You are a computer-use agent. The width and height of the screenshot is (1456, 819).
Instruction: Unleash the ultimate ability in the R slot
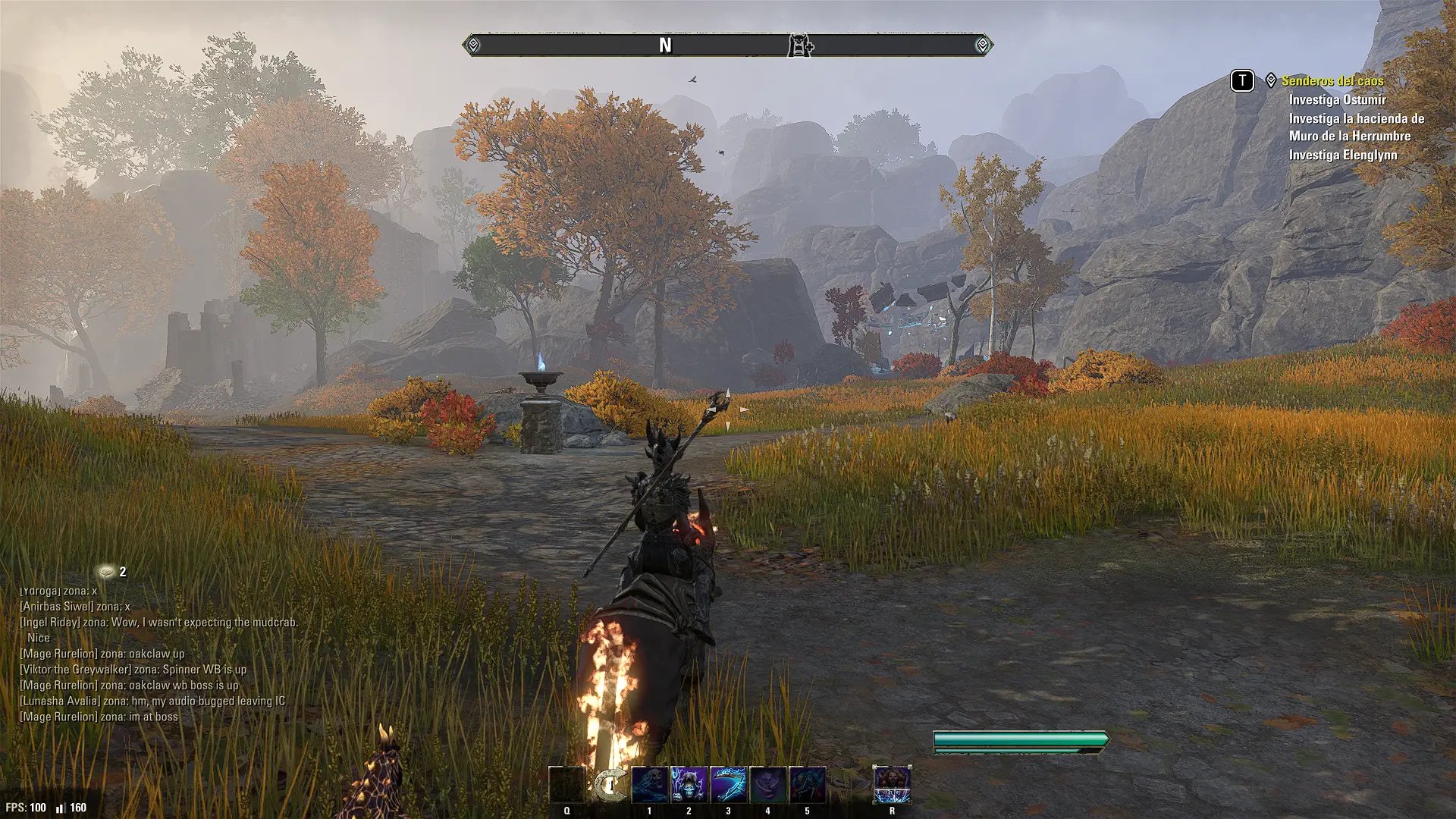pos(892,785)
